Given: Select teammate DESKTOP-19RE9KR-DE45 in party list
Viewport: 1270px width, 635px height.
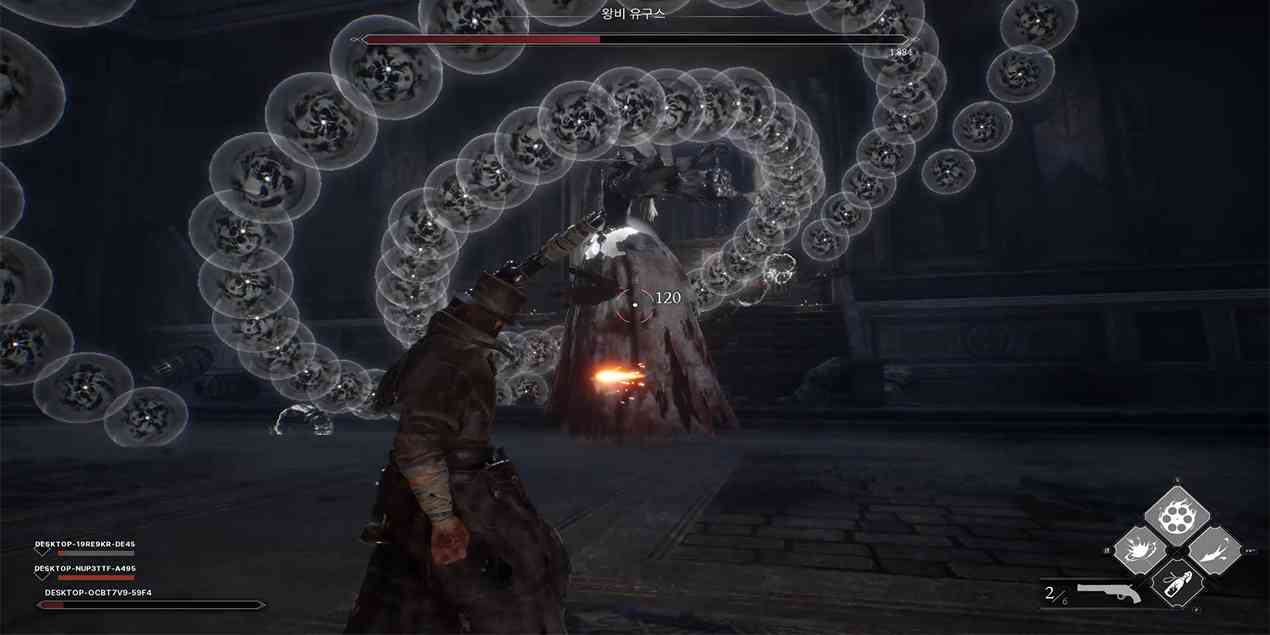Looking at the screenshot, I should (85, 545).
